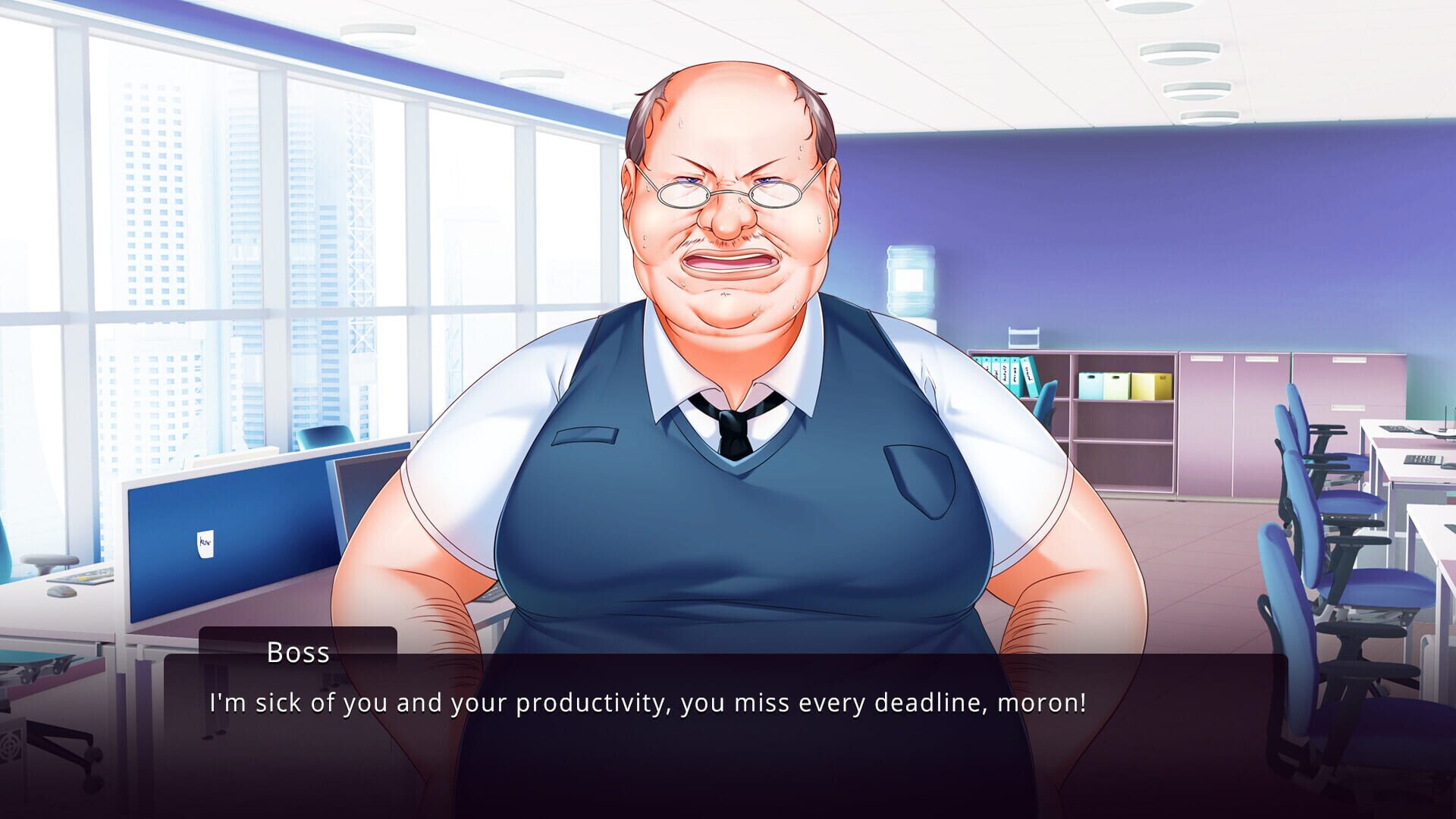Click the "Boss" name label
This screenshot has height=819, width=1456.
298,652
